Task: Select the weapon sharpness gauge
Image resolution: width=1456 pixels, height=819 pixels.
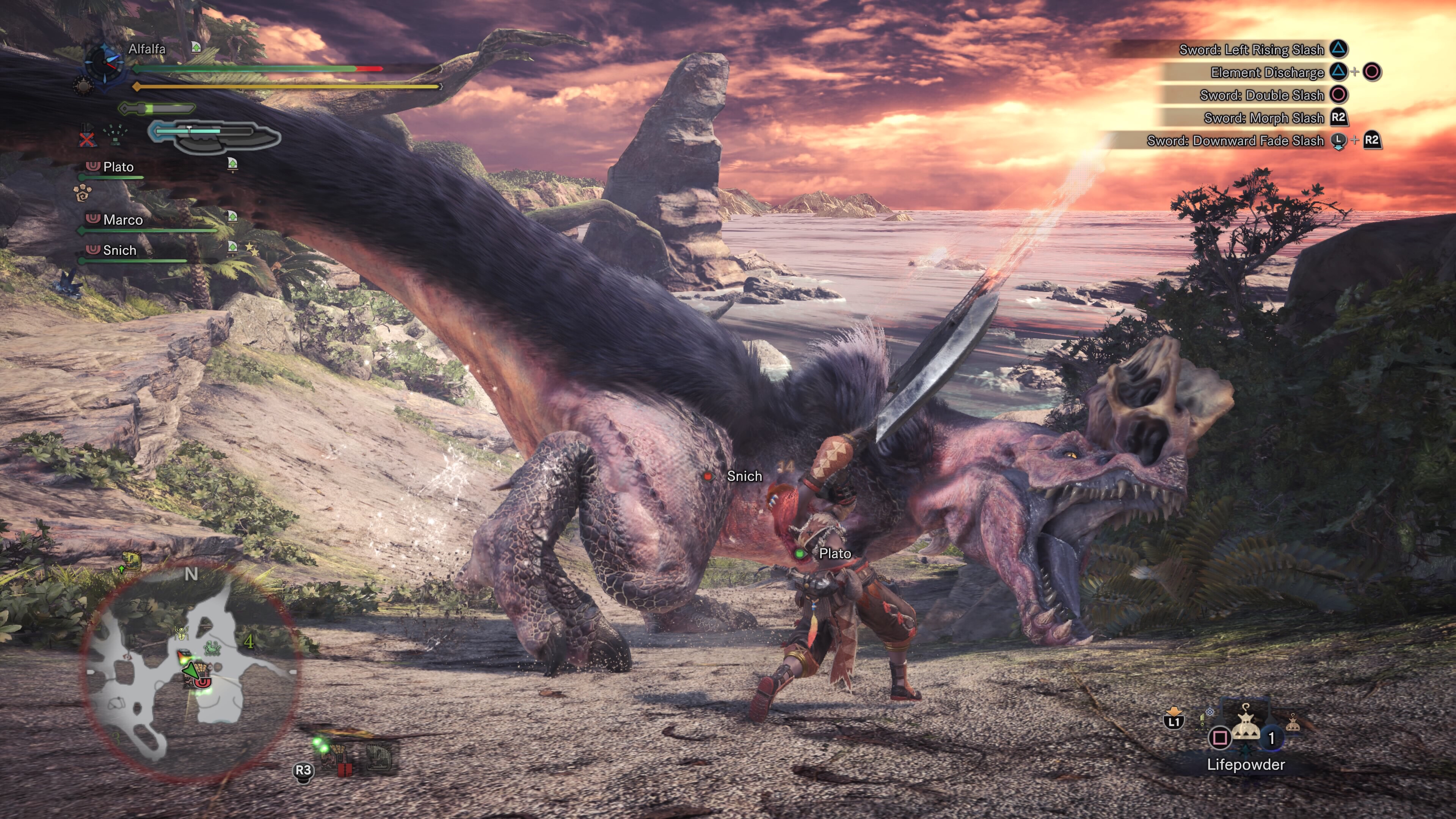Action: pos(157,107)
